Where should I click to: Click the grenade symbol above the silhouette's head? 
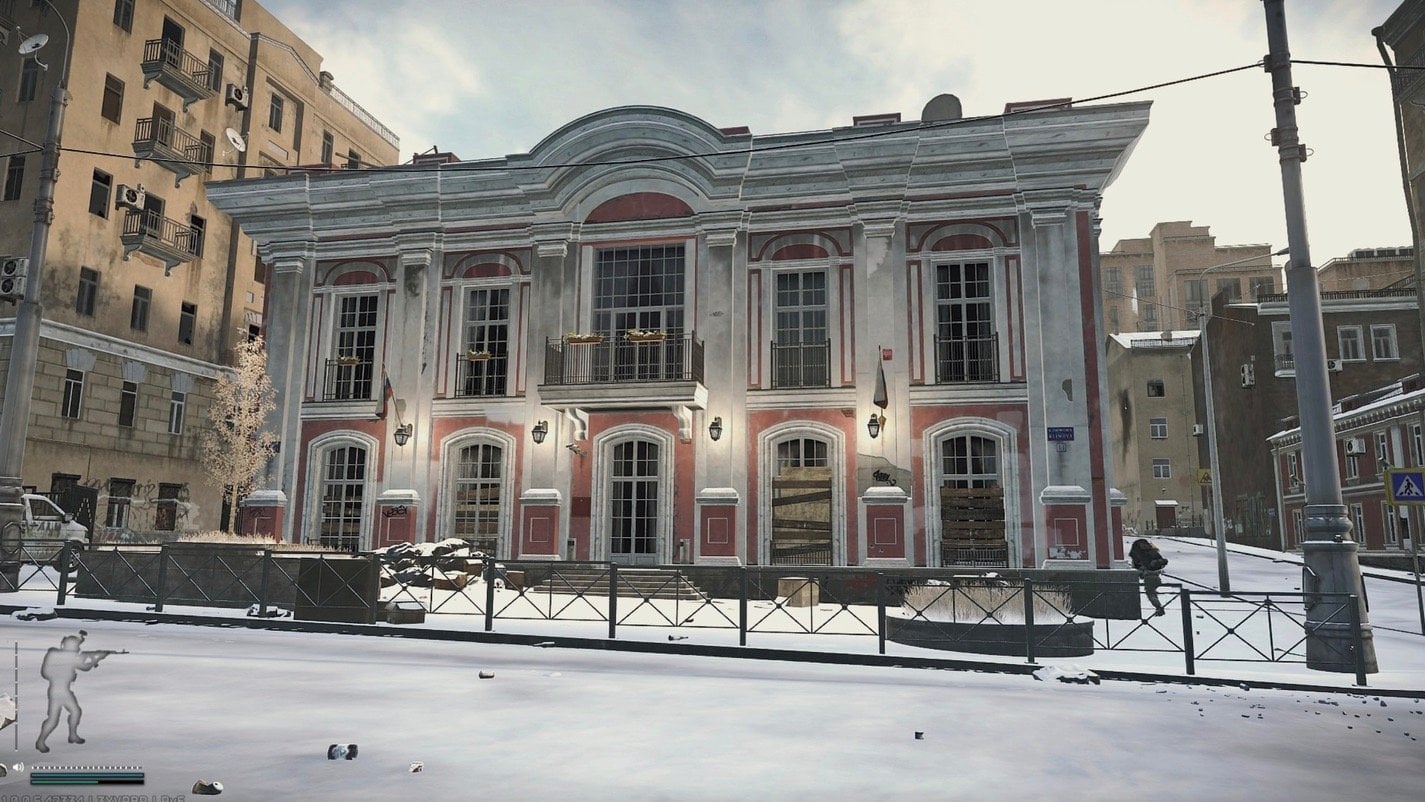82,634
